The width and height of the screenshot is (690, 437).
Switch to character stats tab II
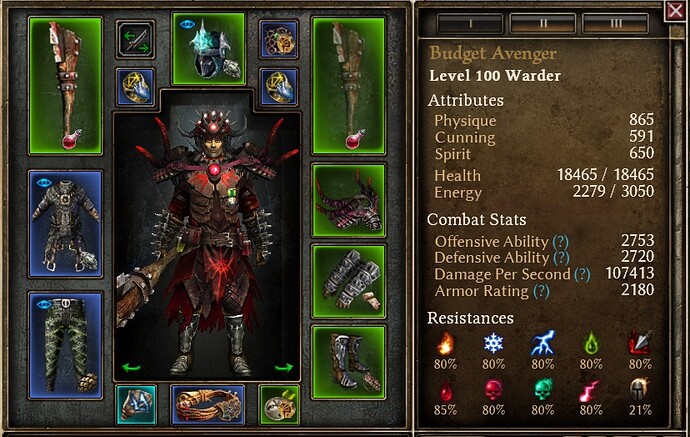tap(542, 21)
